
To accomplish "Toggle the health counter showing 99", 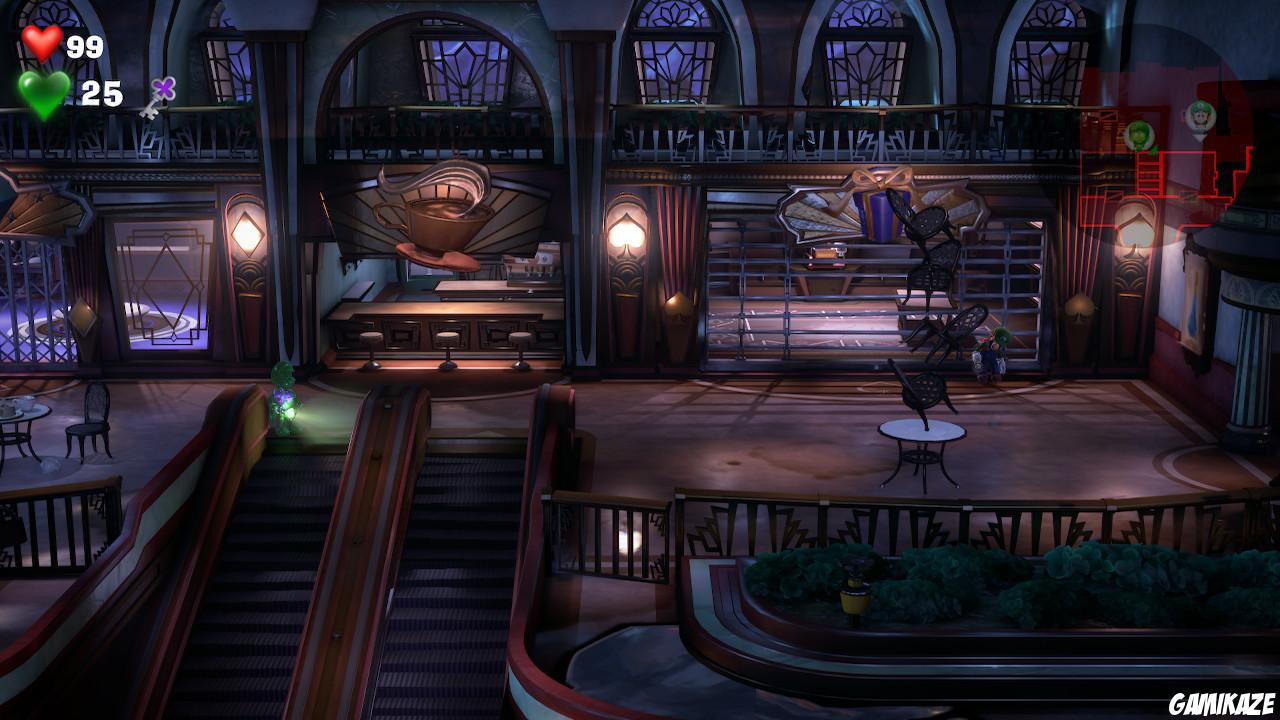I will coord(84,44).
